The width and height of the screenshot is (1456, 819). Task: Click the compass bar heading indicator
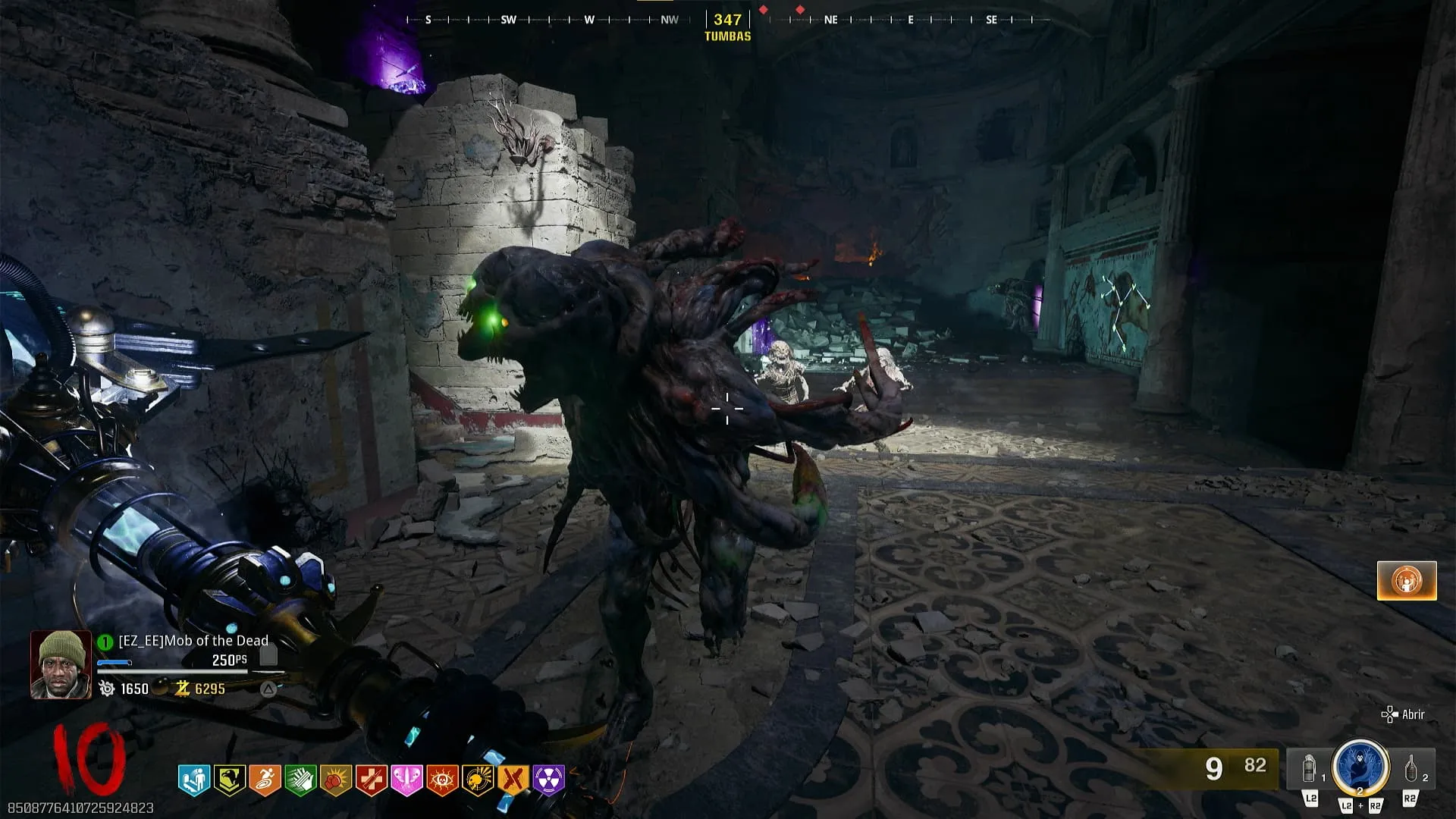click(x=727, y=20)
